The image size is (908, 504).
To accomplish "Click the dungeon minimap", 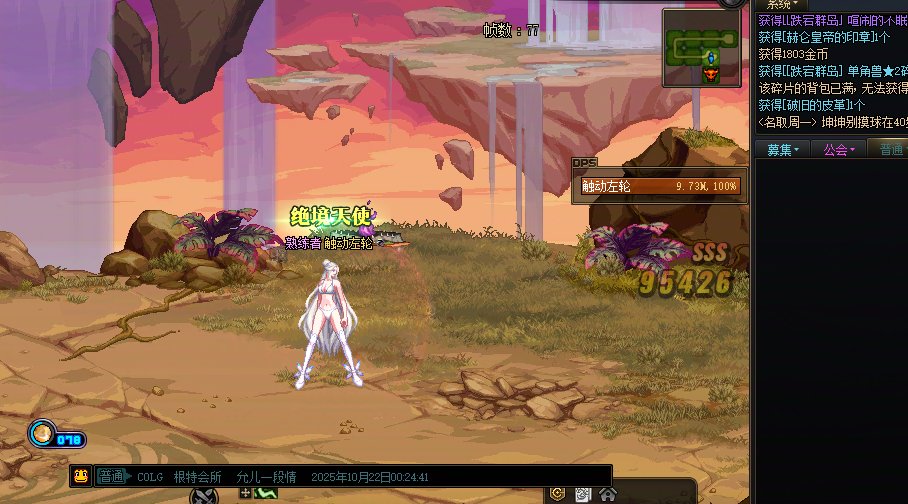I will pyautogui.click(x=704, y=49).
